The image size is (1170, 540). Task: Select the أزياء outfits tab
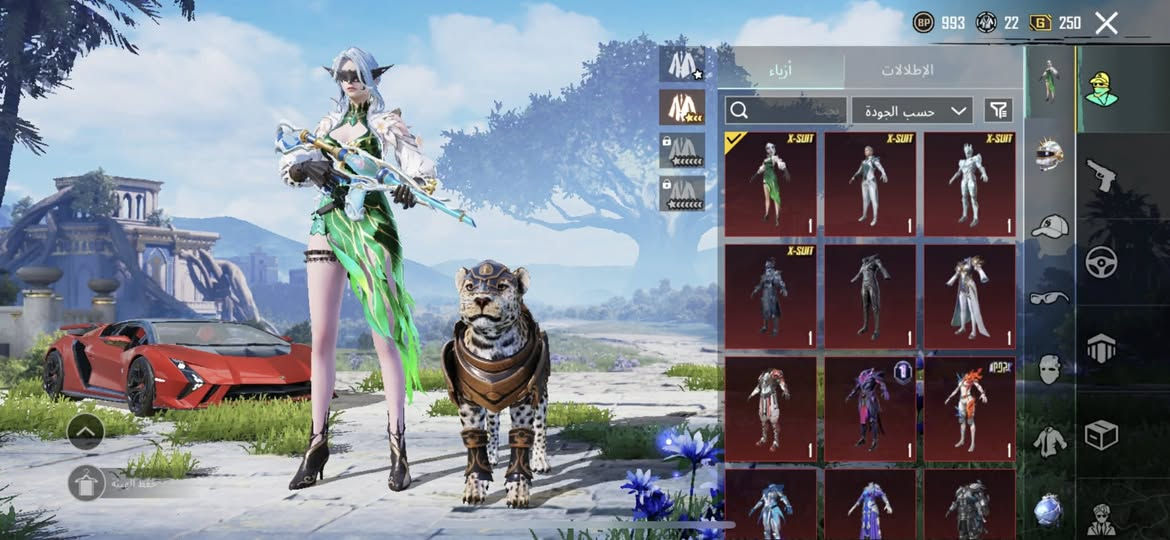click(x=782, y=70)
